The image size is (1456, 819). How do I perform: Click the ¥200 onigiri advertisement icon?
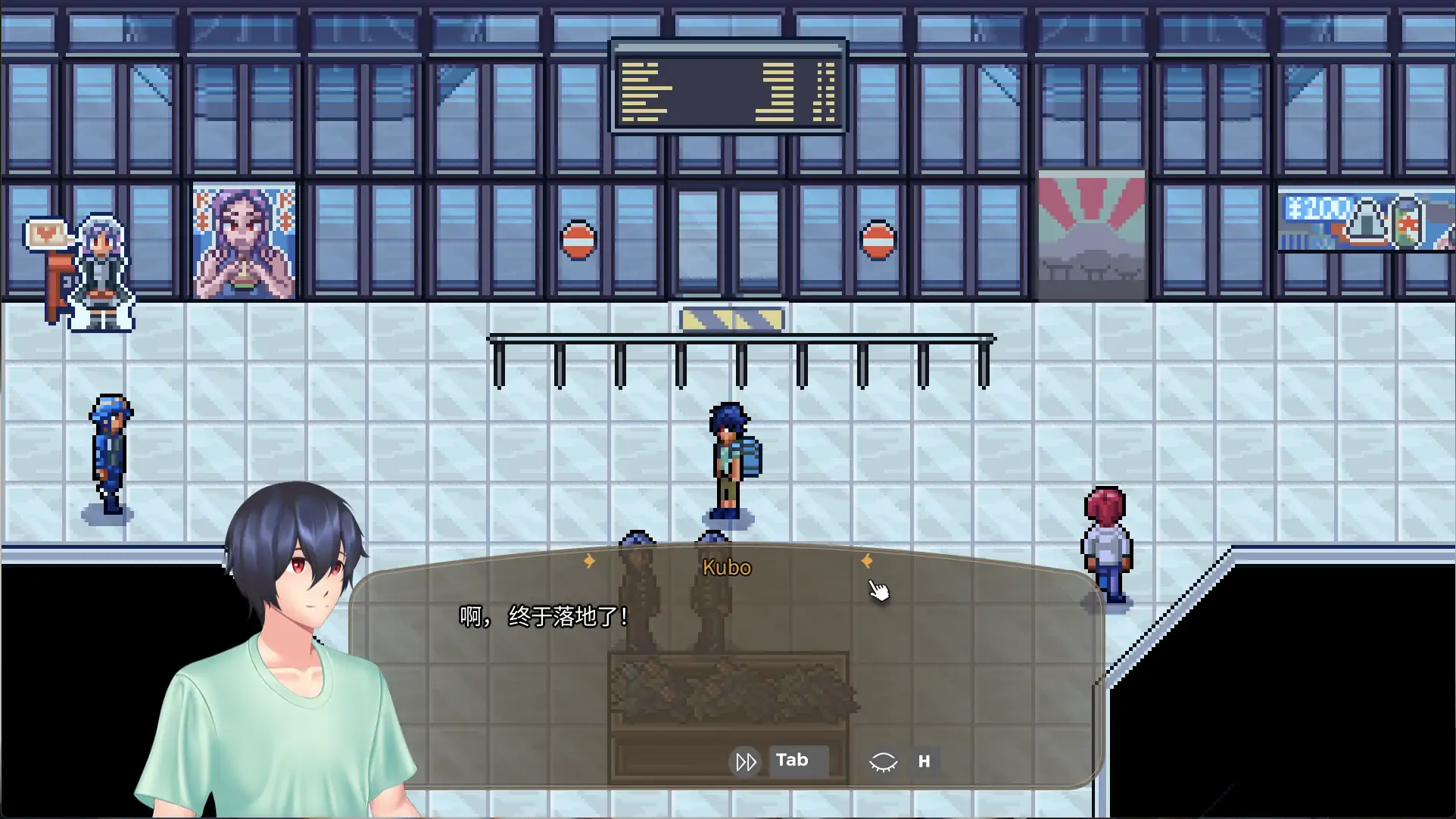(x=1367, y=223)
